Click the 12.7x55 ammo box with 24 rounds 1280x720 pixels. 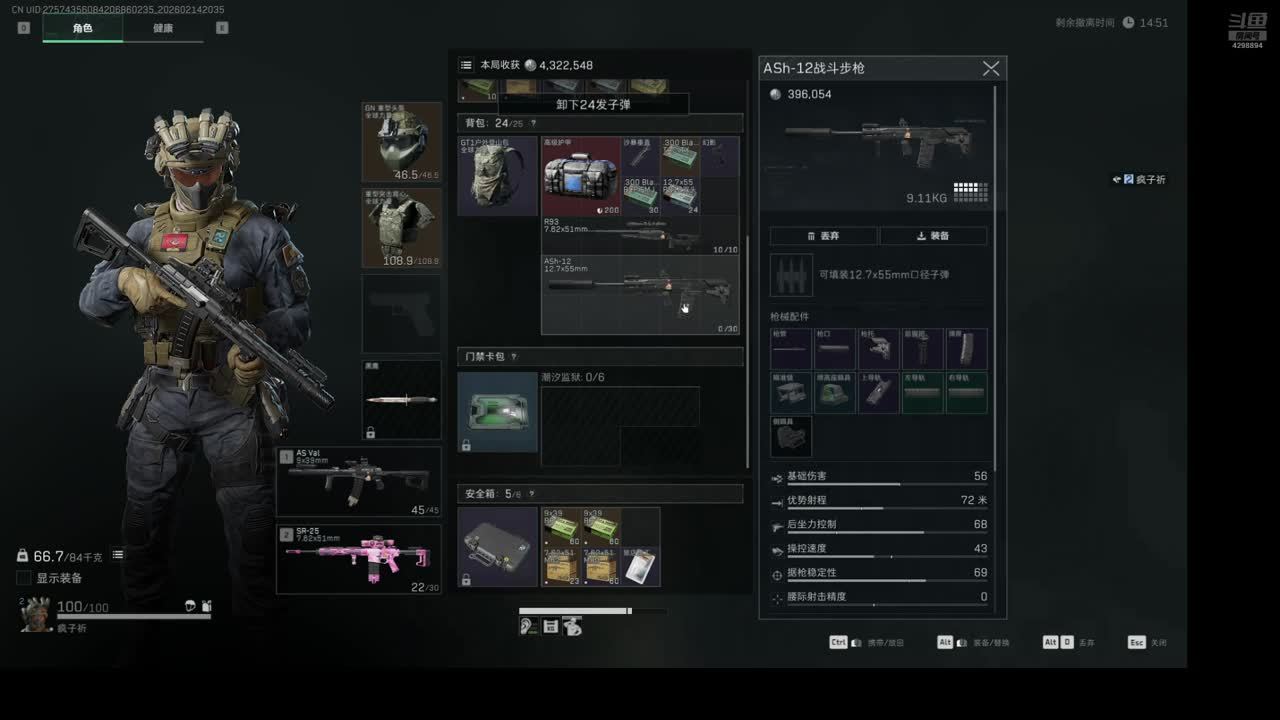point(680,196)
